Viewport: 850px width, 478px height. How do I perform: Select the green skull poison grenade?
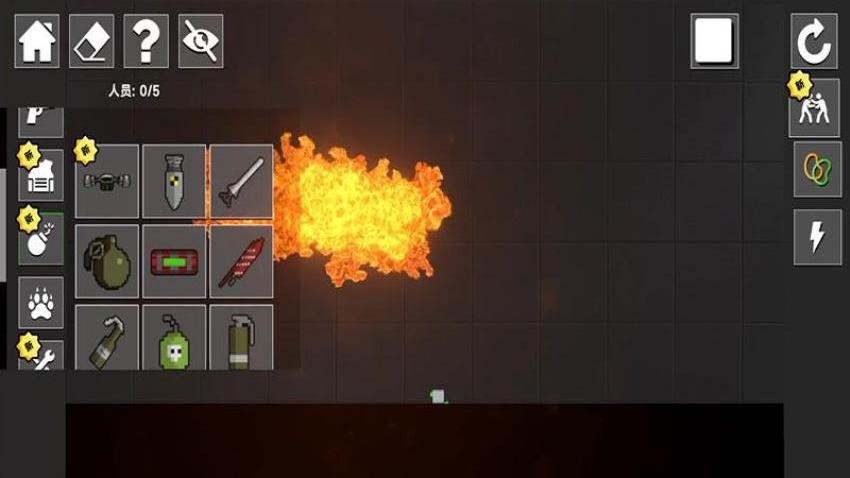(174, 338)
